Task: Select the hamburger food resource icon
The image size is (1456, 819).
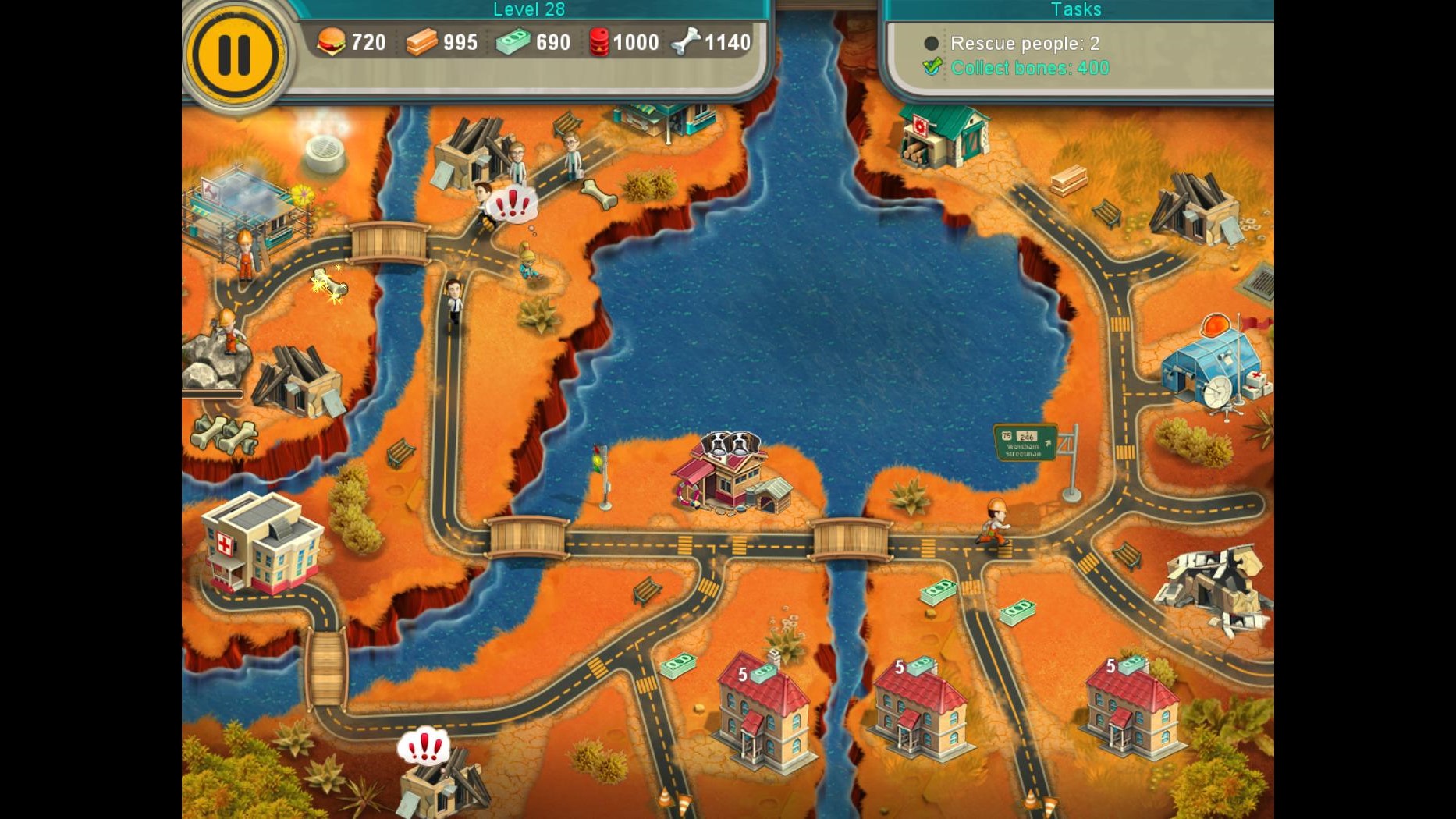Action: pos(332,42)
